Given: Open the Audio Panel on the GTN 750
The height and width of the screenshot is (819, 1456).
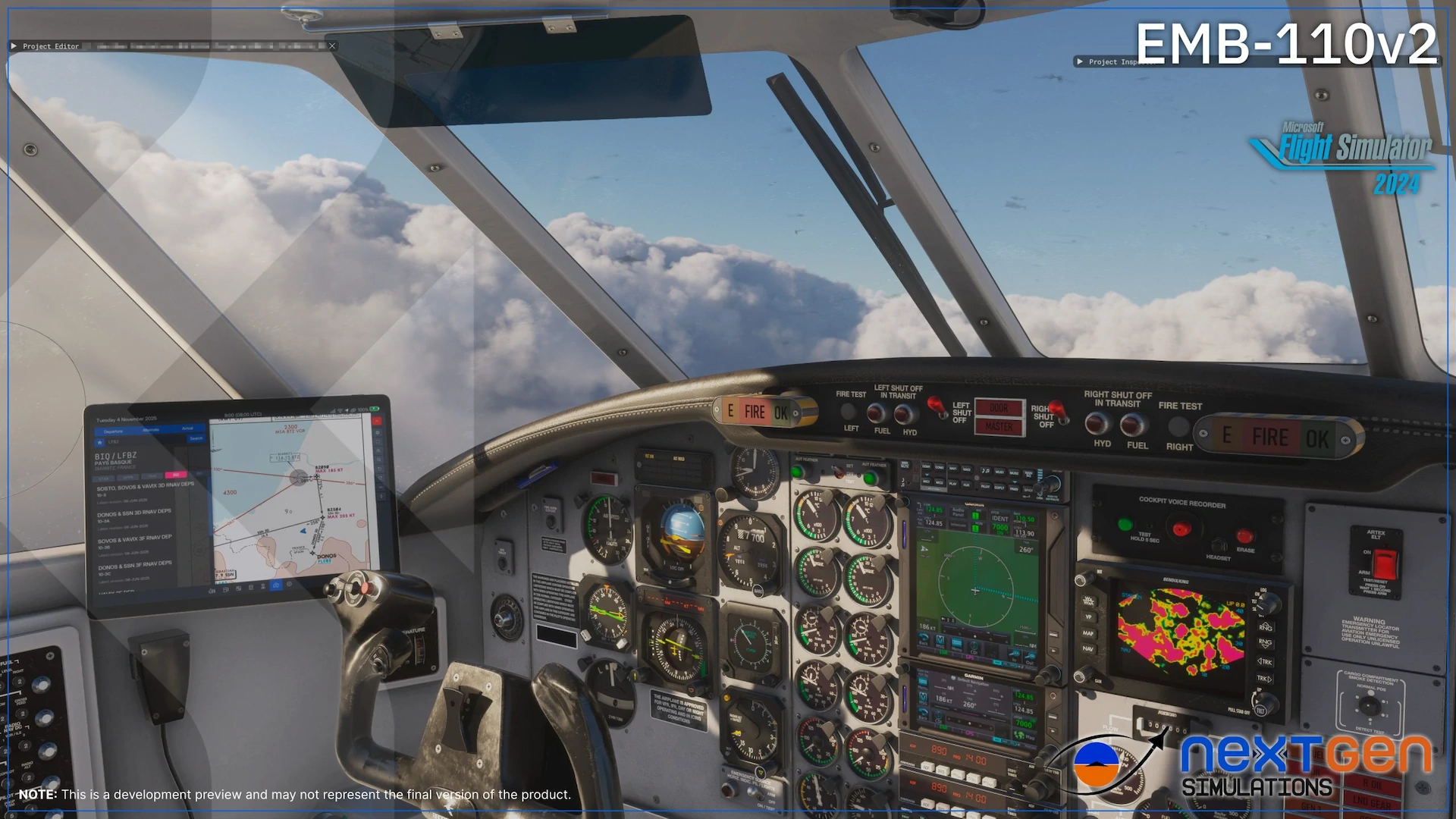Looking at the screenshot, I should [958, 513].
